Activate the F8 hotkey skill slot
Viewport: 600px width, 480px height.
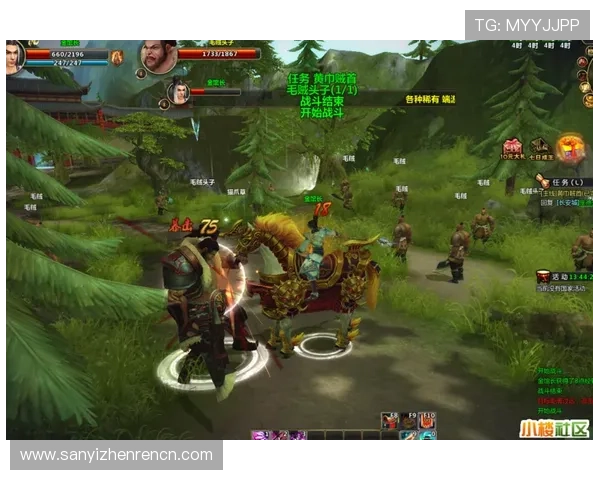[389, 422]
